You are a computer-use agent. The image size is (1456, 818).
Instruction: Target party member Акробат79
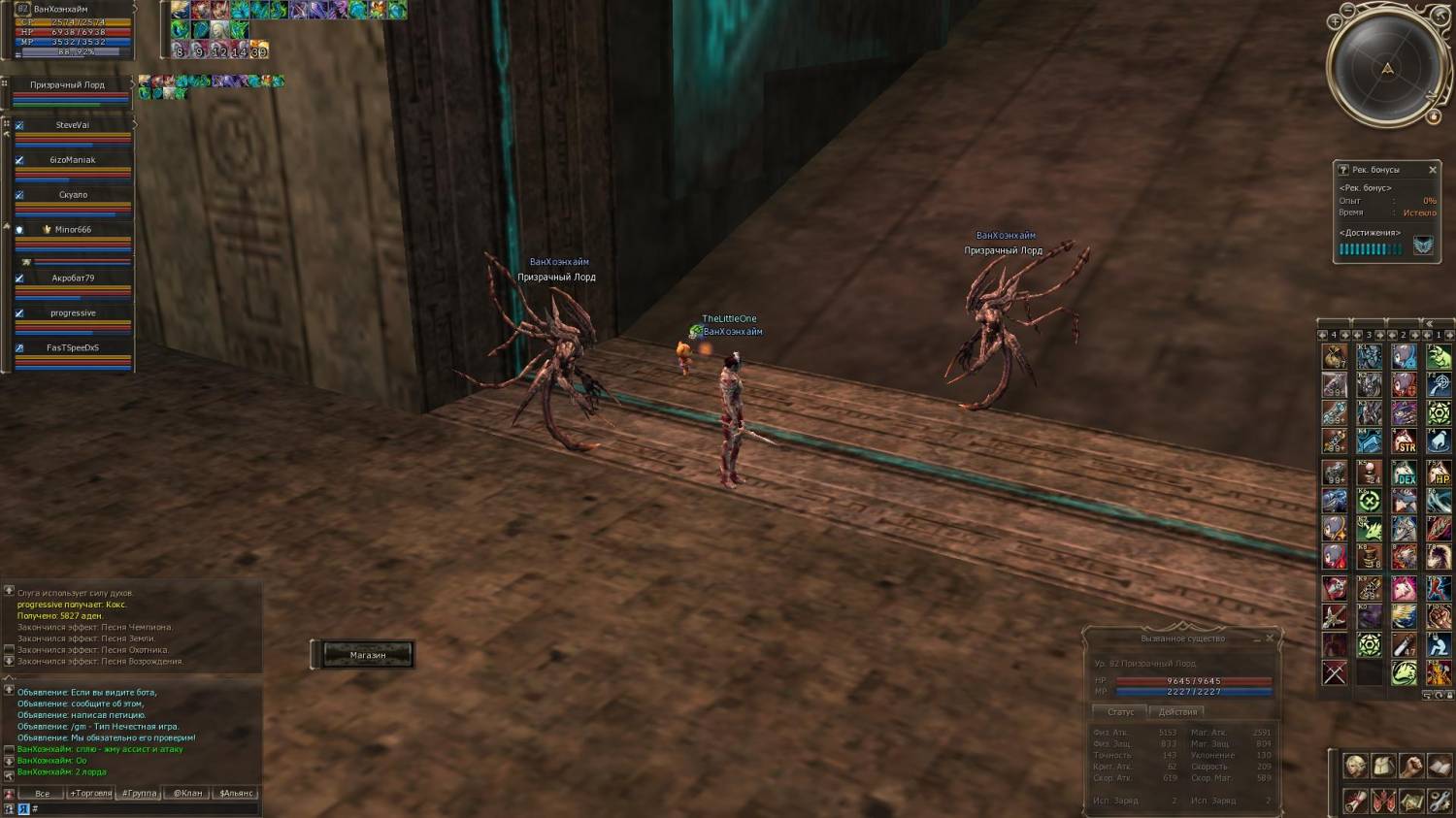(73, 278)
